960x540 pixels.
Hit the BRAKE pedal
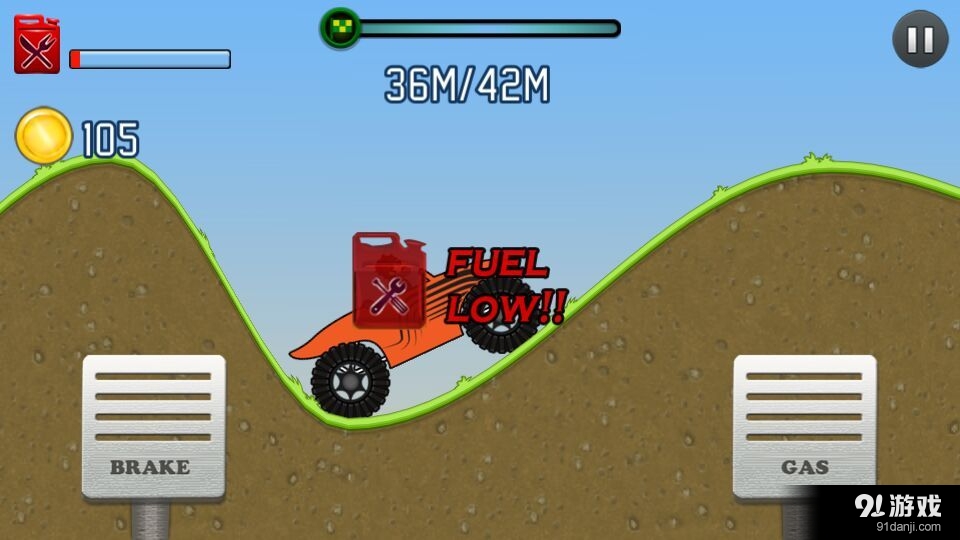pos(153,426)
